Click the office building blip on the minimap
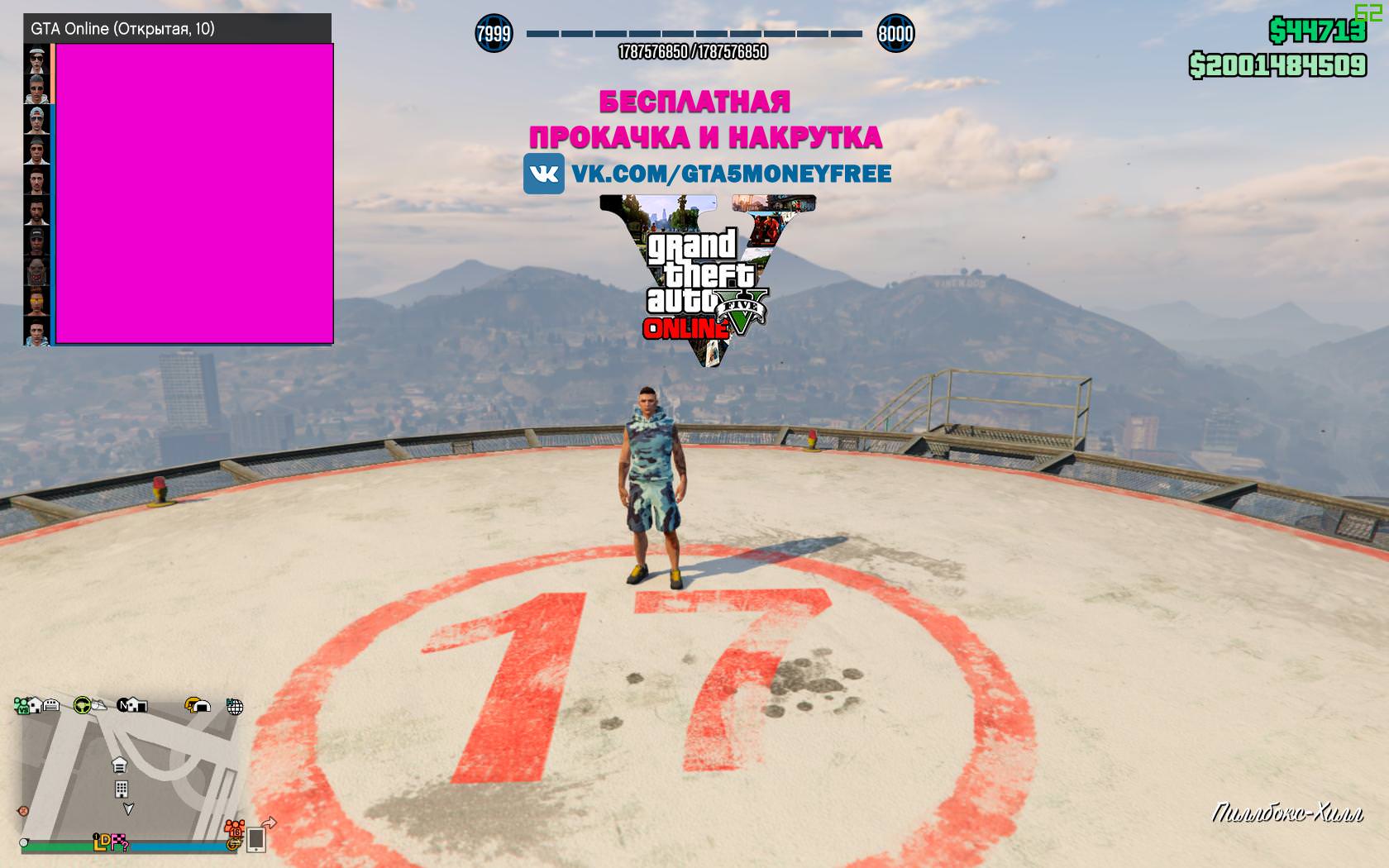 121,789
